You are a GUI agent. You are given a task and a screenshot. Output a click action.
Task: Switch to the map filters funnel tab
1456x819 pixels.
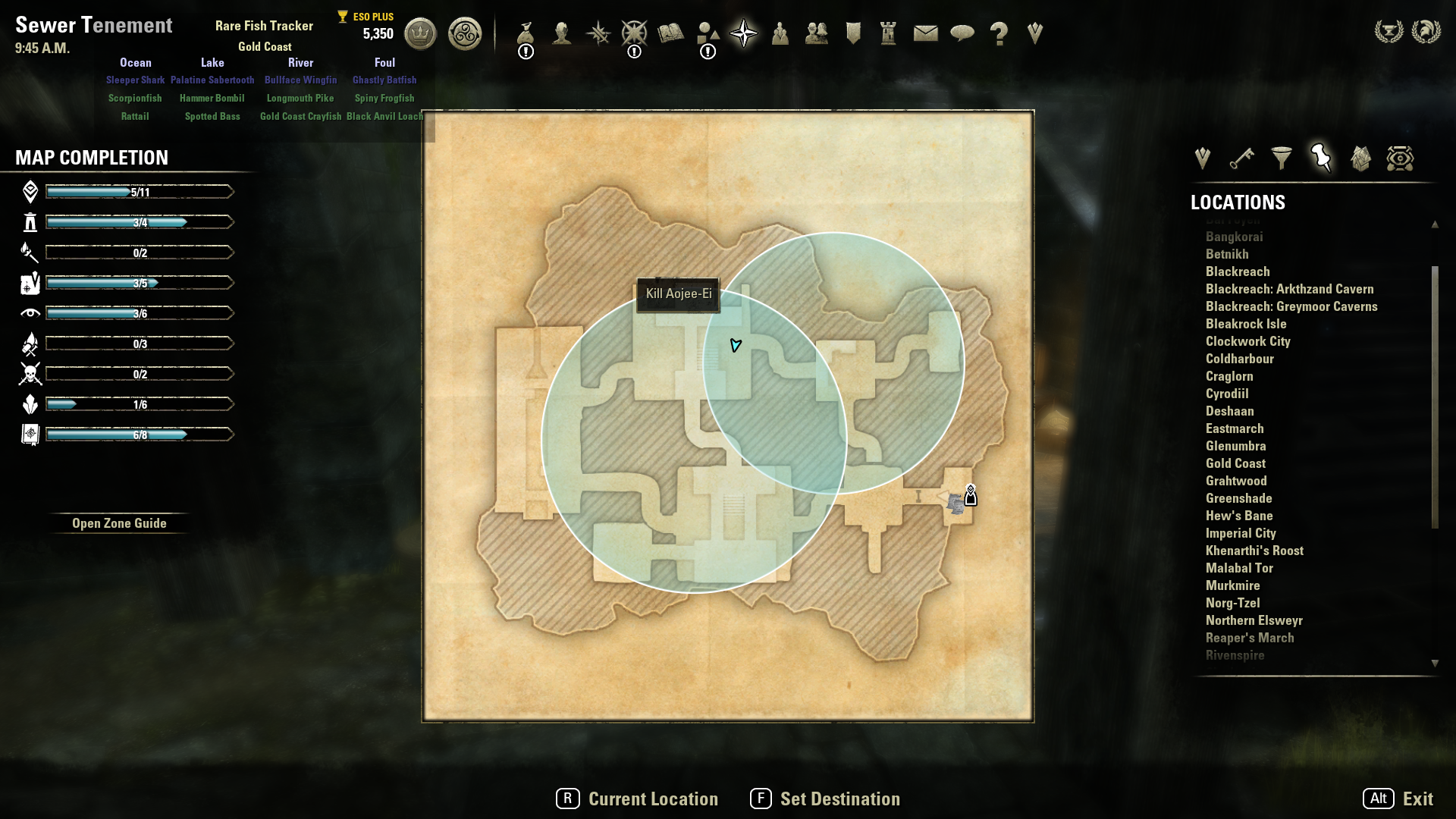click(x=1282, y=158)
